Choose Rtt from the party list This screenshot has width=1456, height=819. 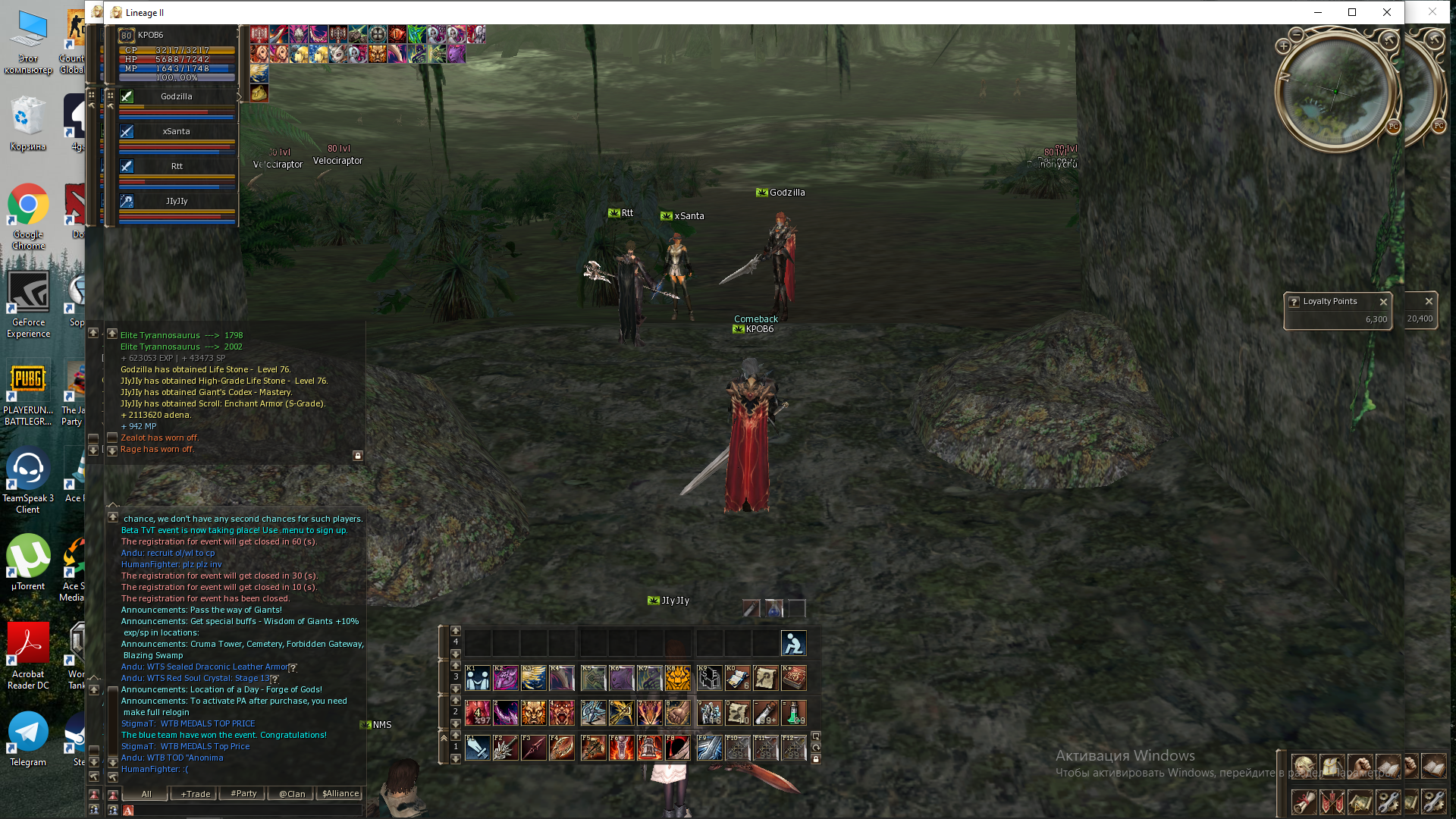176,167
